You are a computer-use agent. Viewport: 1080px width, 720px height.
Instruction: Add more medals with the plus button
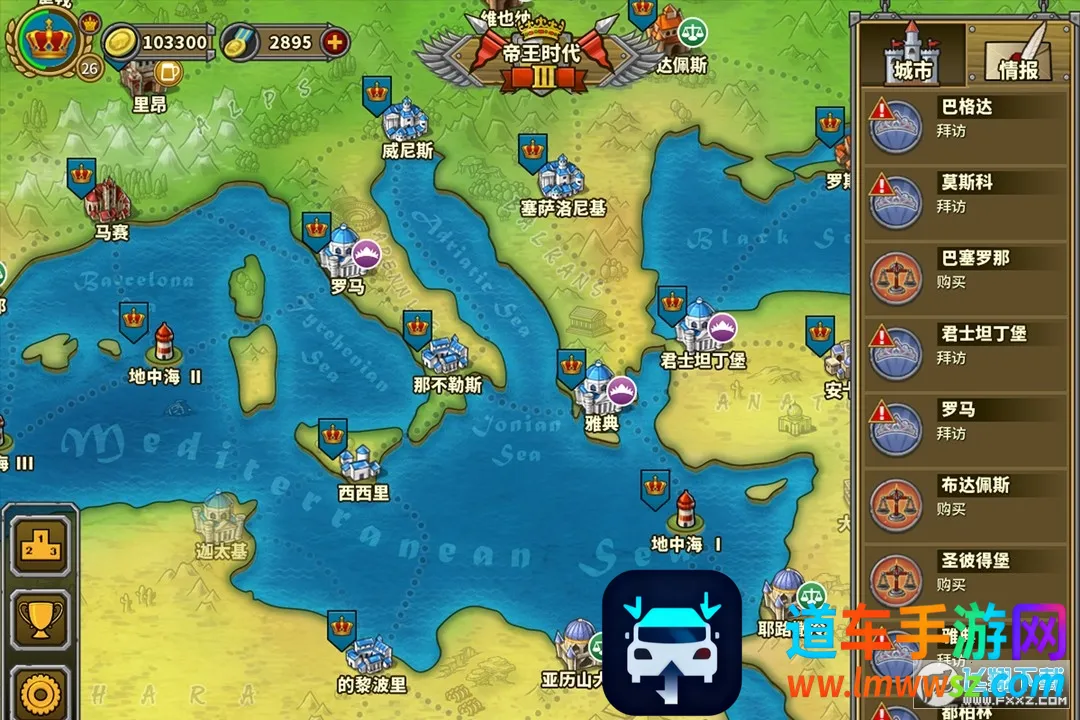point(335,42)
